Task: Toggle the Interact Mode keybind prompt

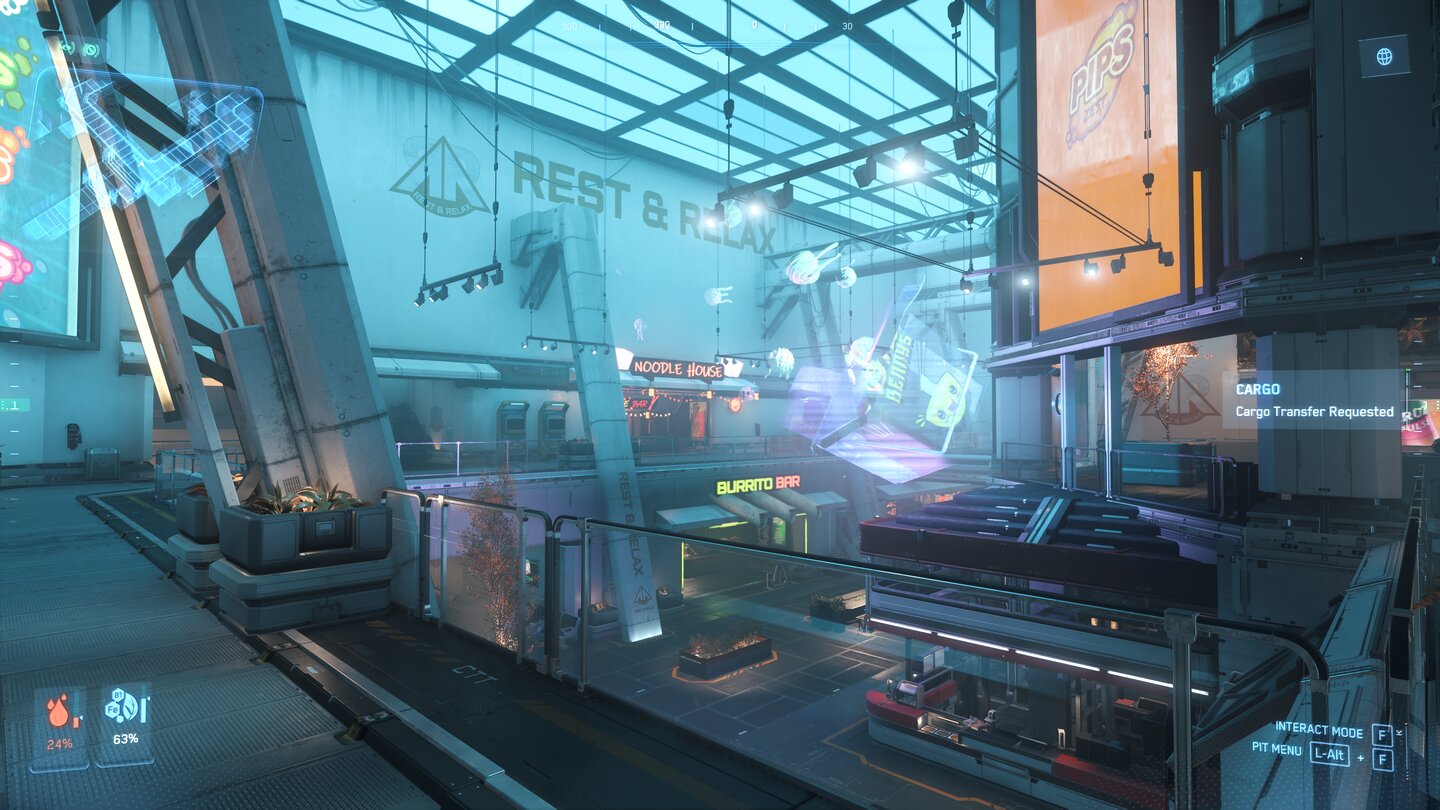Action: tap(1319, 731)
